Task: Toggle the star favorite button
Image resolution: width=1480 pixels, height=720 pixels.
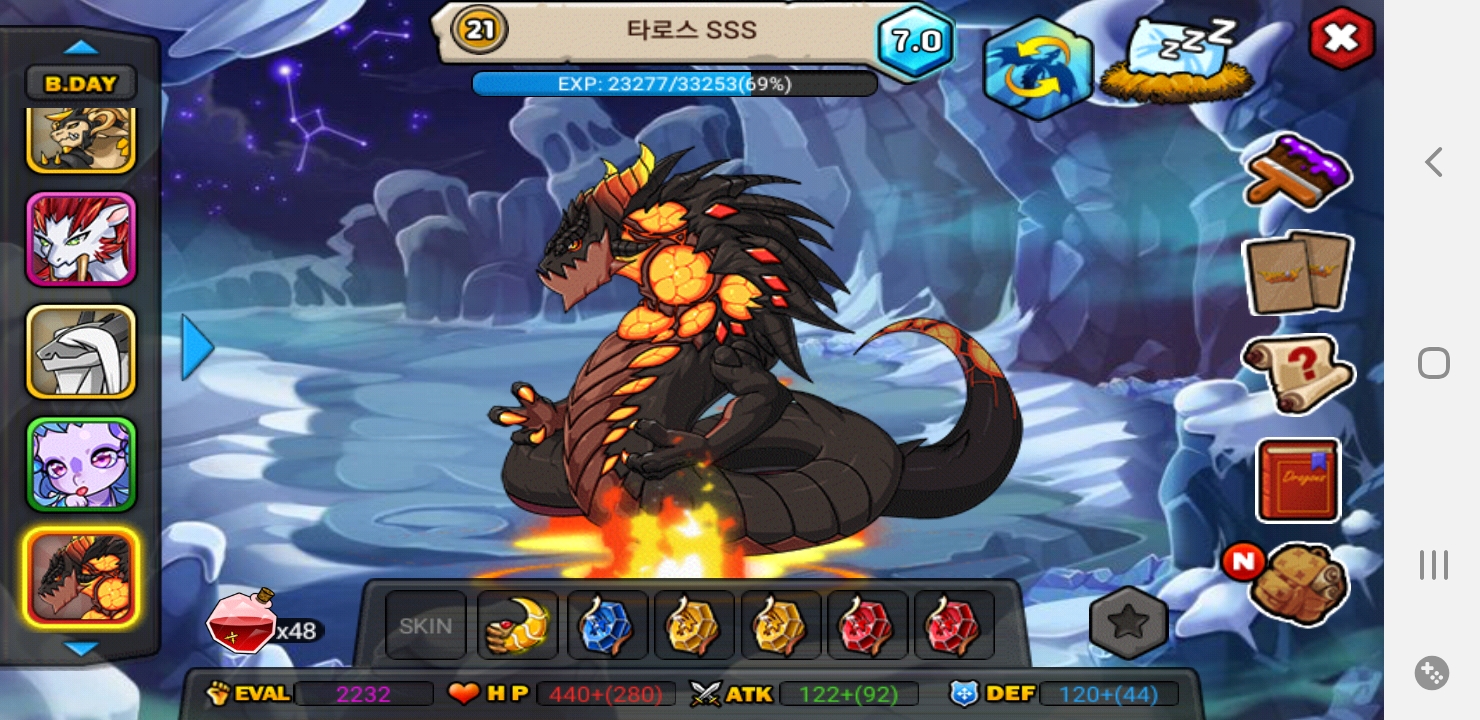Action: 1129,623
